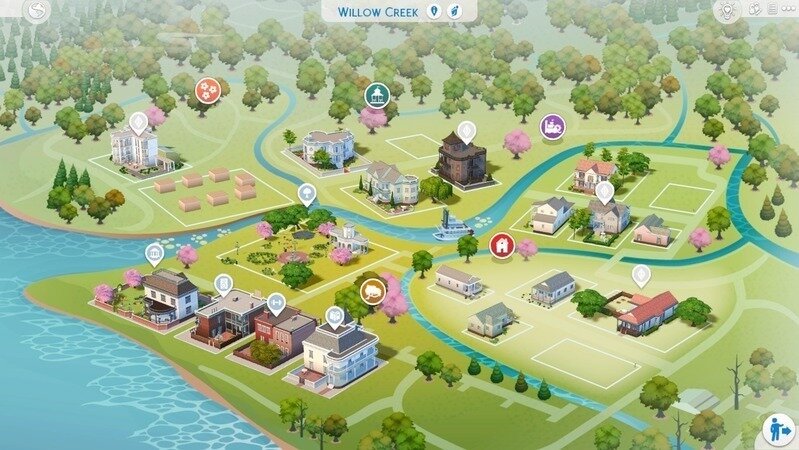Select the red home lot marker
799x450 pixels.
pos(499,244)
